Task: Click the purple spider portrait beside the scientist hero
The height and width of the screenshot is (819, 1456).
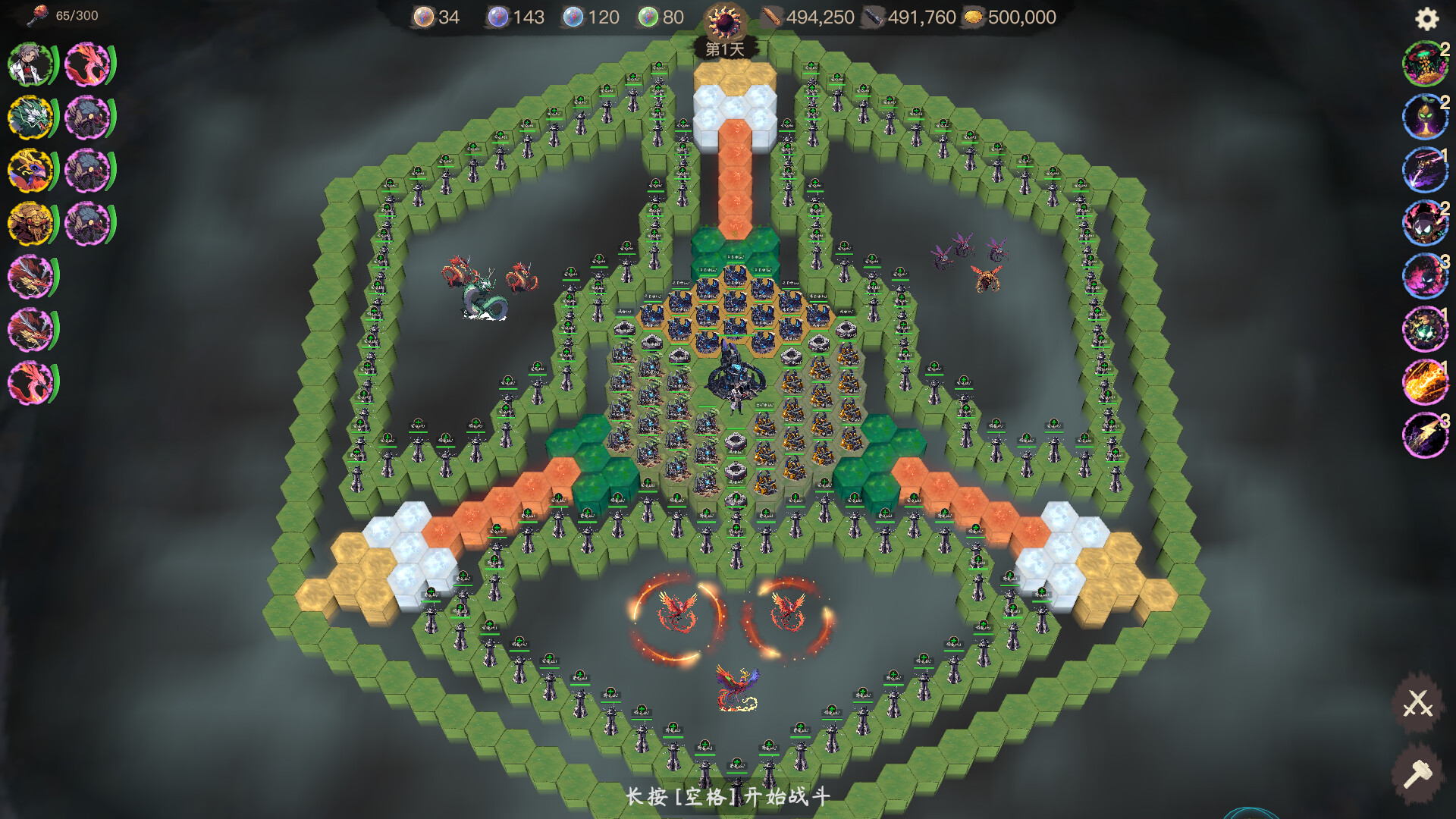Action: tap(87, 118)
